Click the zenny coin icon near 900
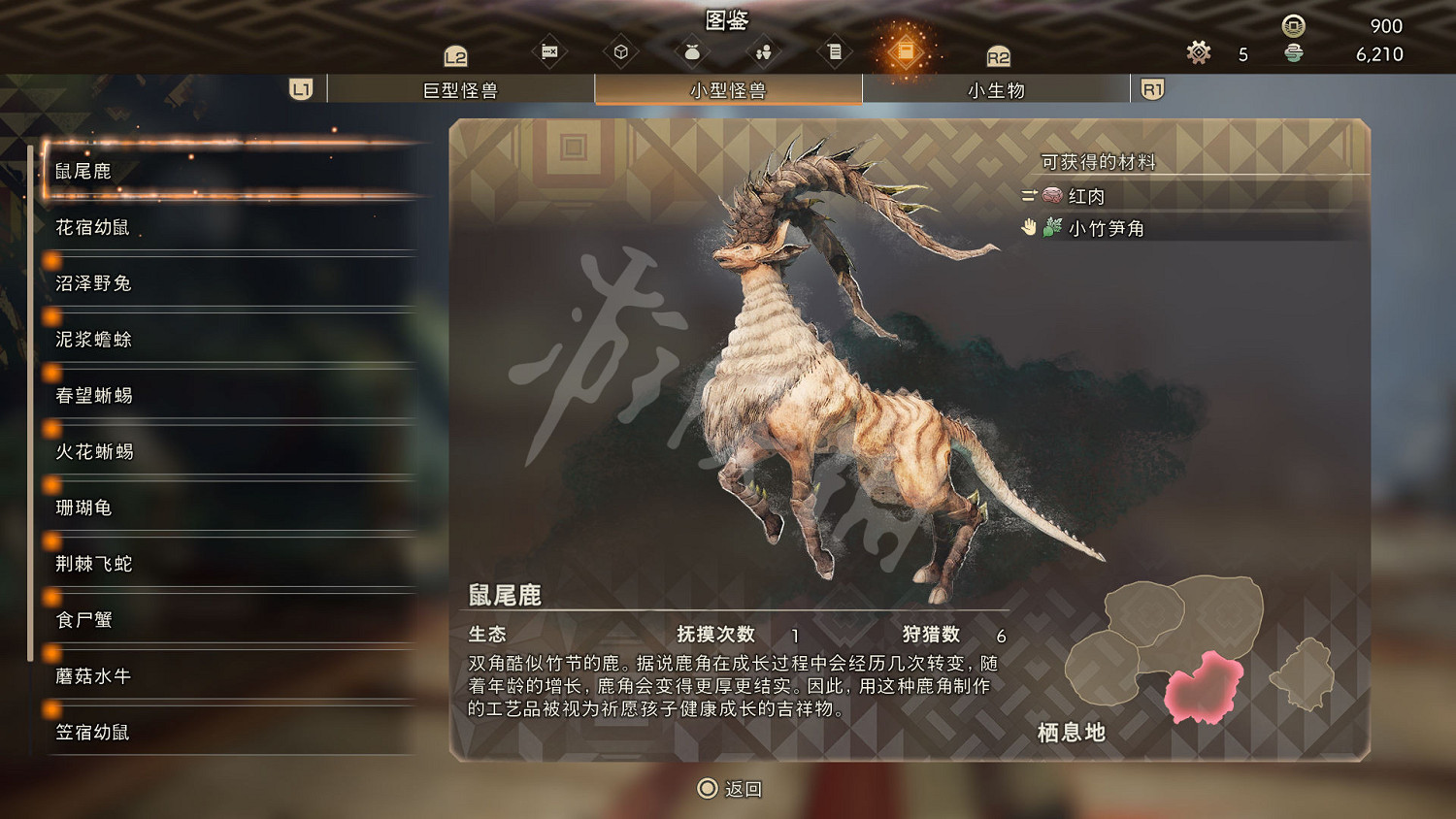Viewport: 1456px width, 819px height. click(1291, 26)
